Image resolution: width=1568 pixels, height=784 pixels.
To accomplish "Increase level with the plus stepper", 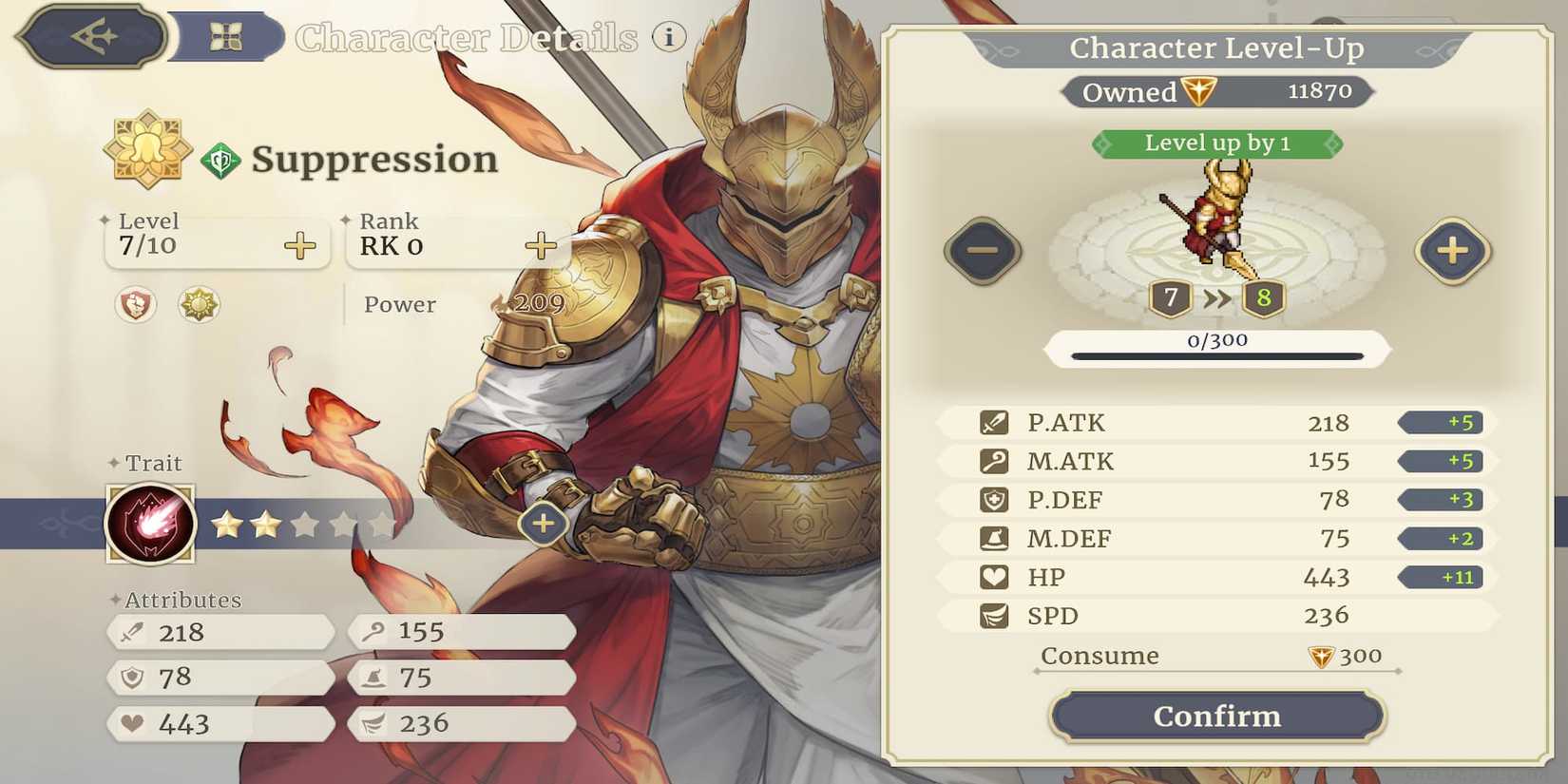I will tap(1453, 253).
